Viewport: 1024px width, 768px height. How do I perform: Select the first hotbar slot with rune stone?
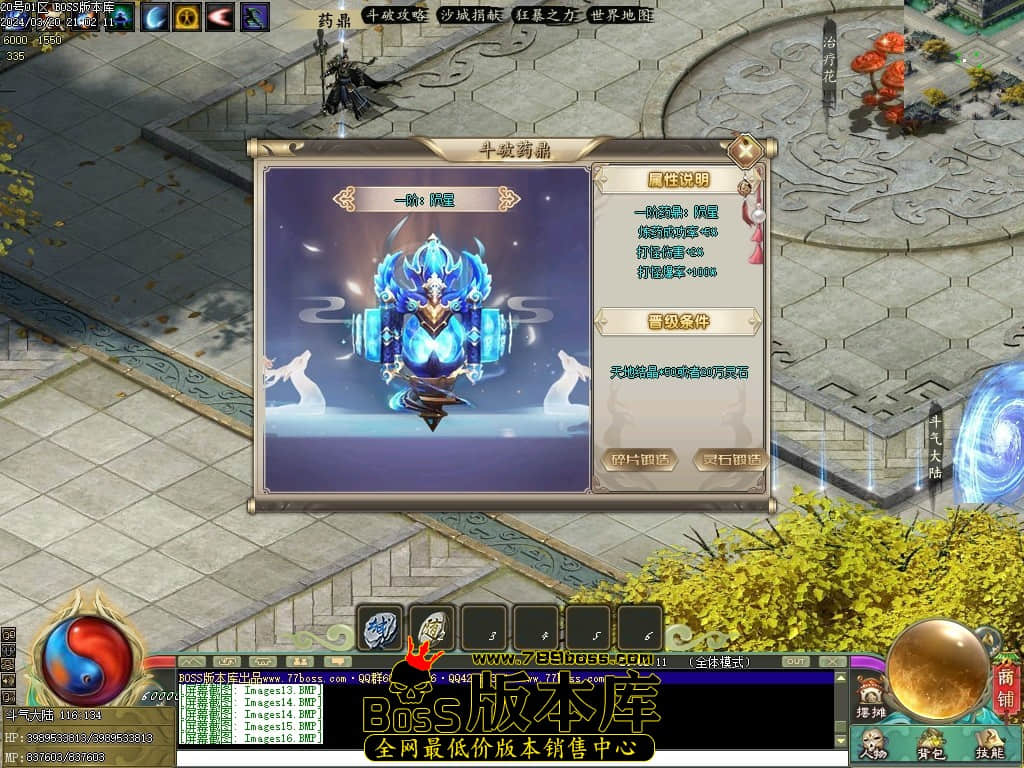(x=381, y=628)
